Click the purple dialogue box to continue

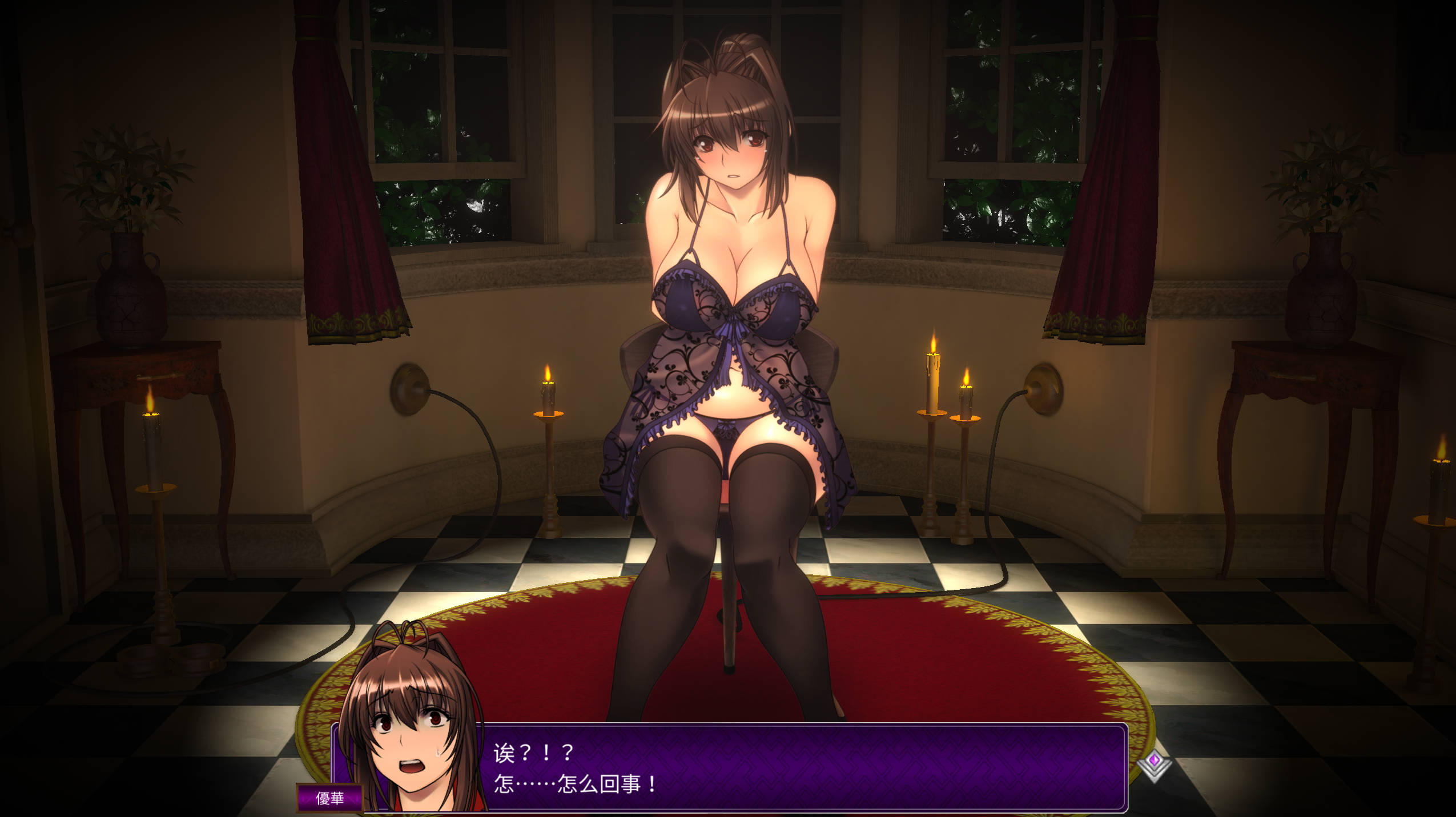click(x=799, y=767)
